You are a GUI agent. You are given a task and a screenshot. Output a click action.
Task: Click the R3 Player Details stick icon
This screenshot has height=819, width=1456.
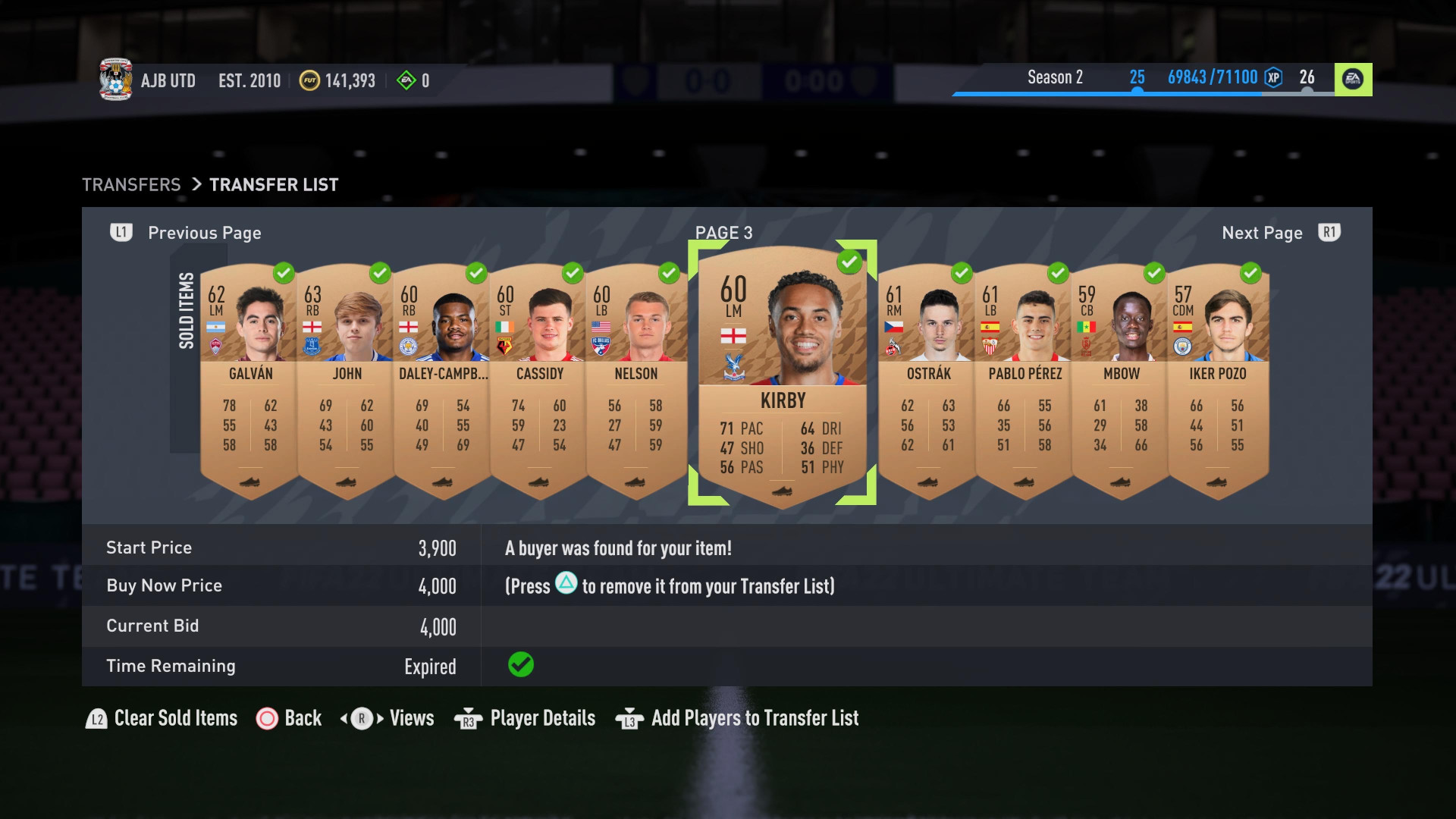click(467, 718)
